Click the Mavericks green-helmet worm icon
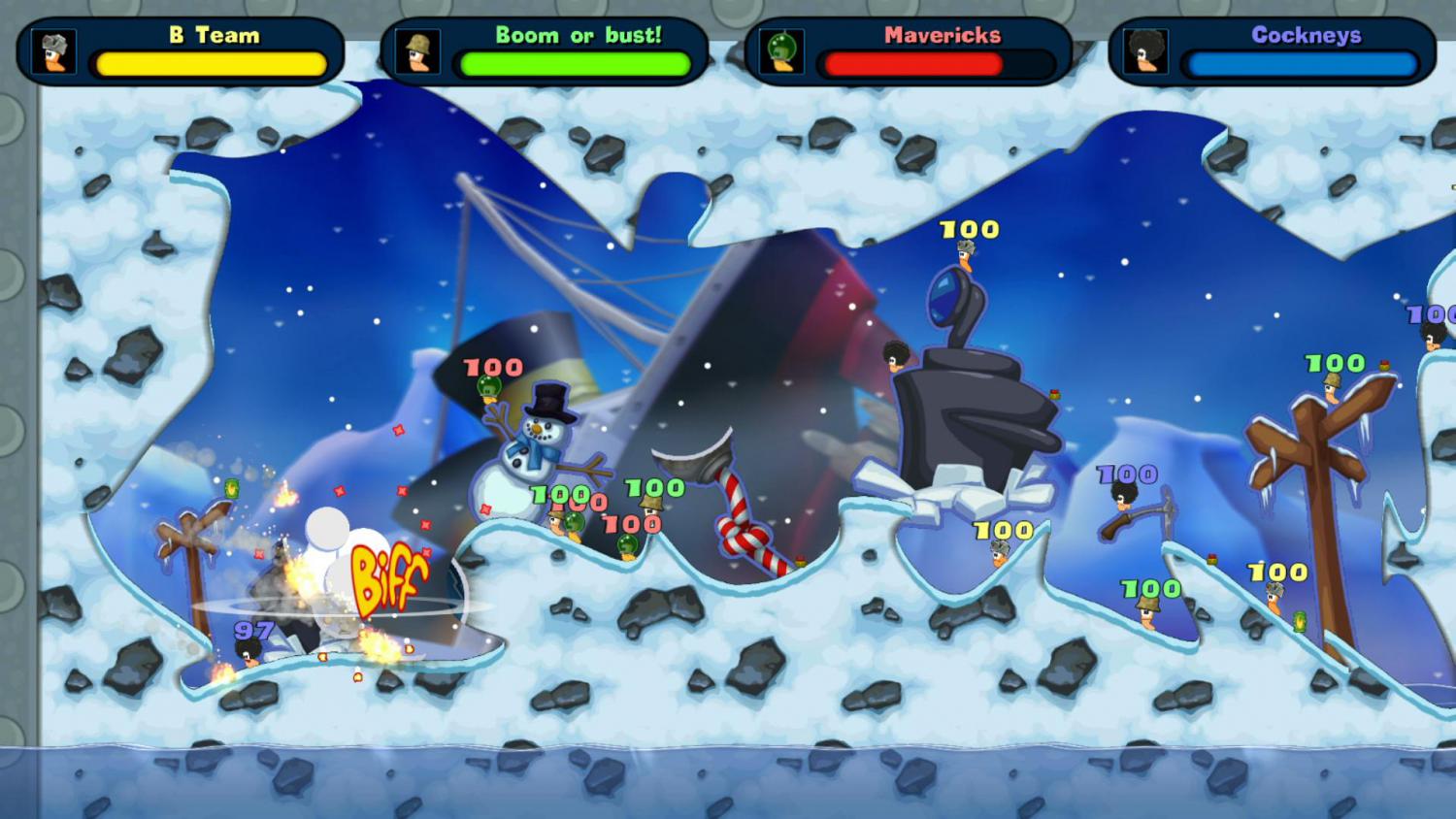 point(784,53)
